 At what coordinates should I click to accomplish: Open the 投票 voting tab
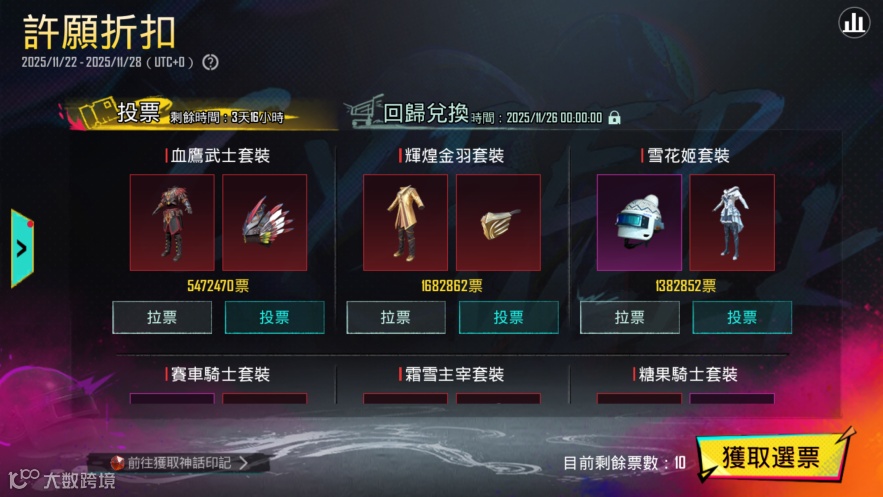(138, 113)
